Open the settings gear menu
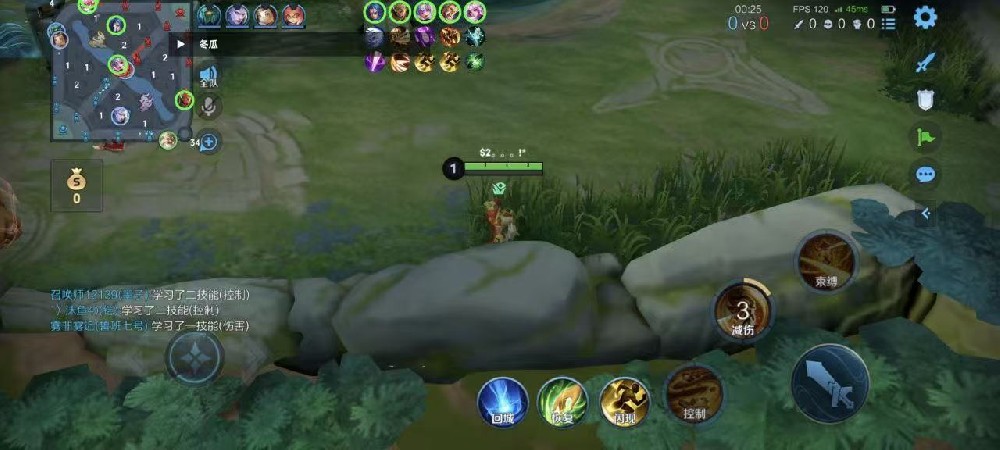1000x450 pixels. pos(926,17)
